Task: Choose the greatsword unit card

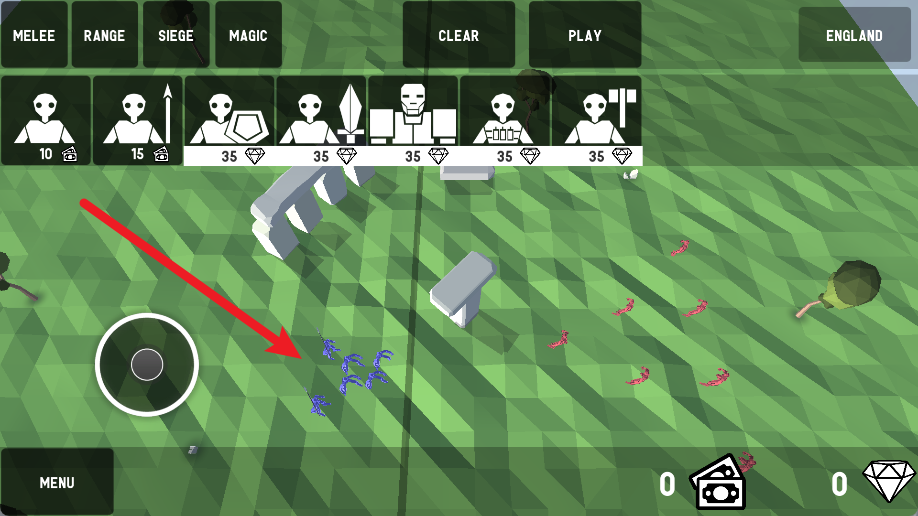Action: (x=321, y=120)
